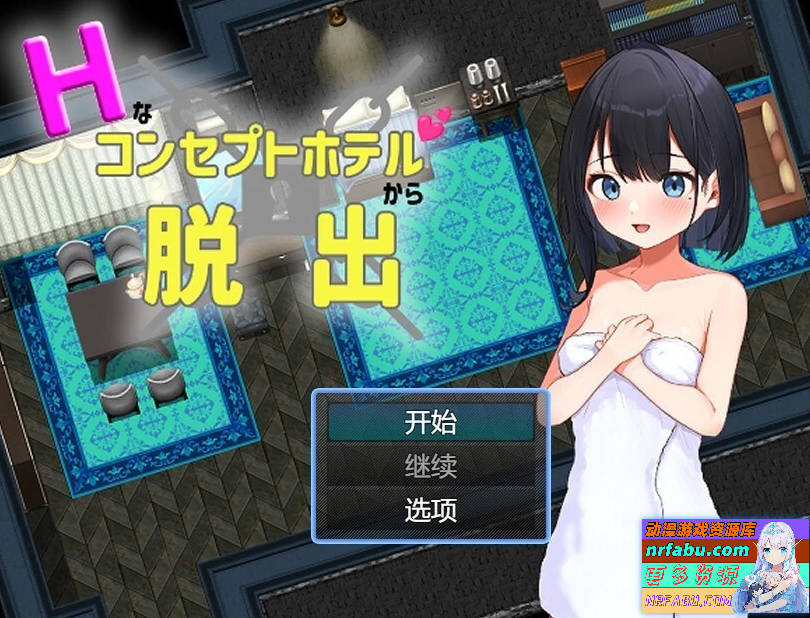Select the greyed-out 继续 continue entry
The image size is (810, 618).
click(431, 466)
